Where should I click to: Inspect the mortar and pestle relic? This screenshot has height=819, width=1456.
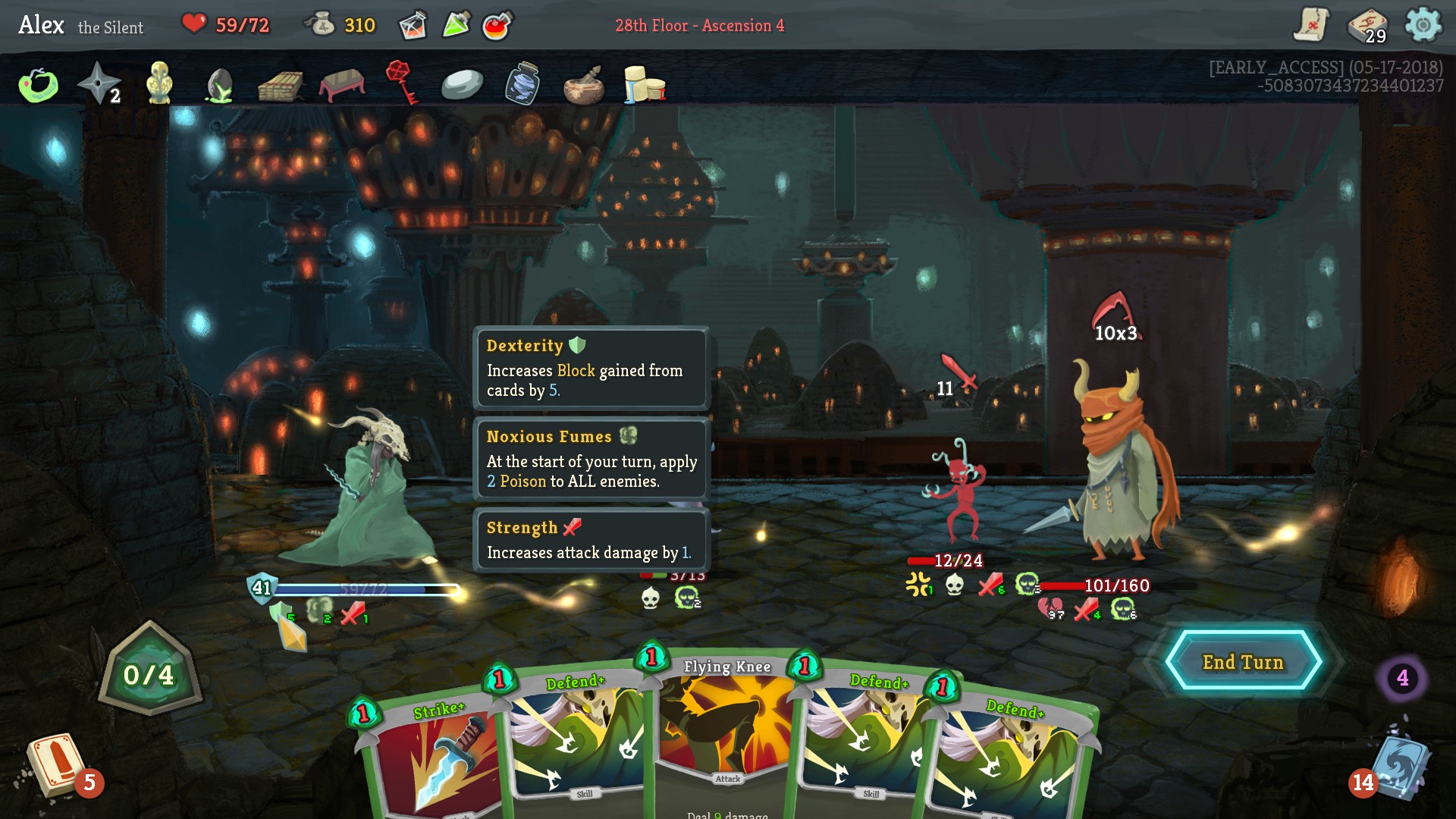click(583, 85)
